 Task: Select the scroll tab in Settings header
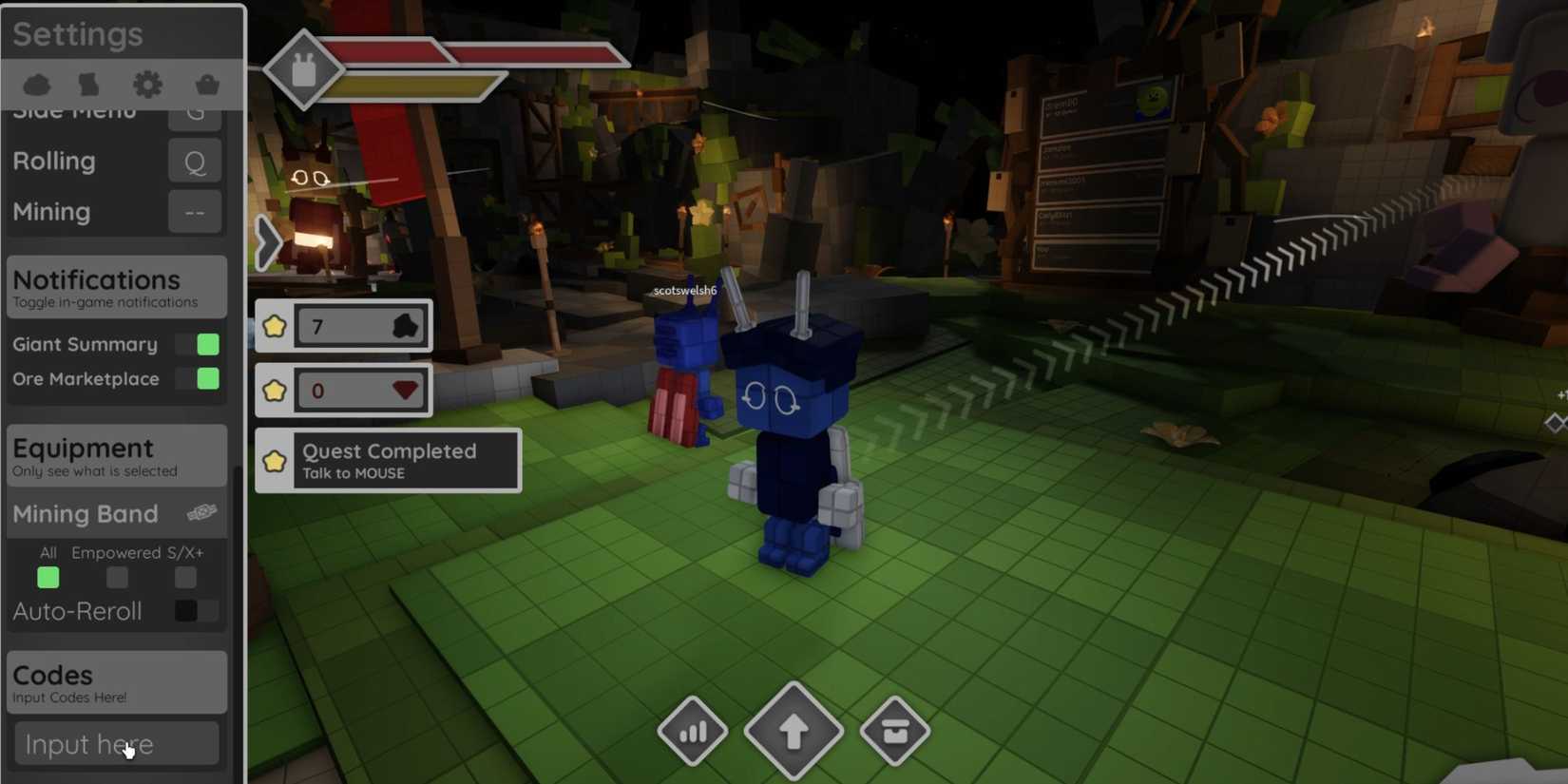click(88, 84)
